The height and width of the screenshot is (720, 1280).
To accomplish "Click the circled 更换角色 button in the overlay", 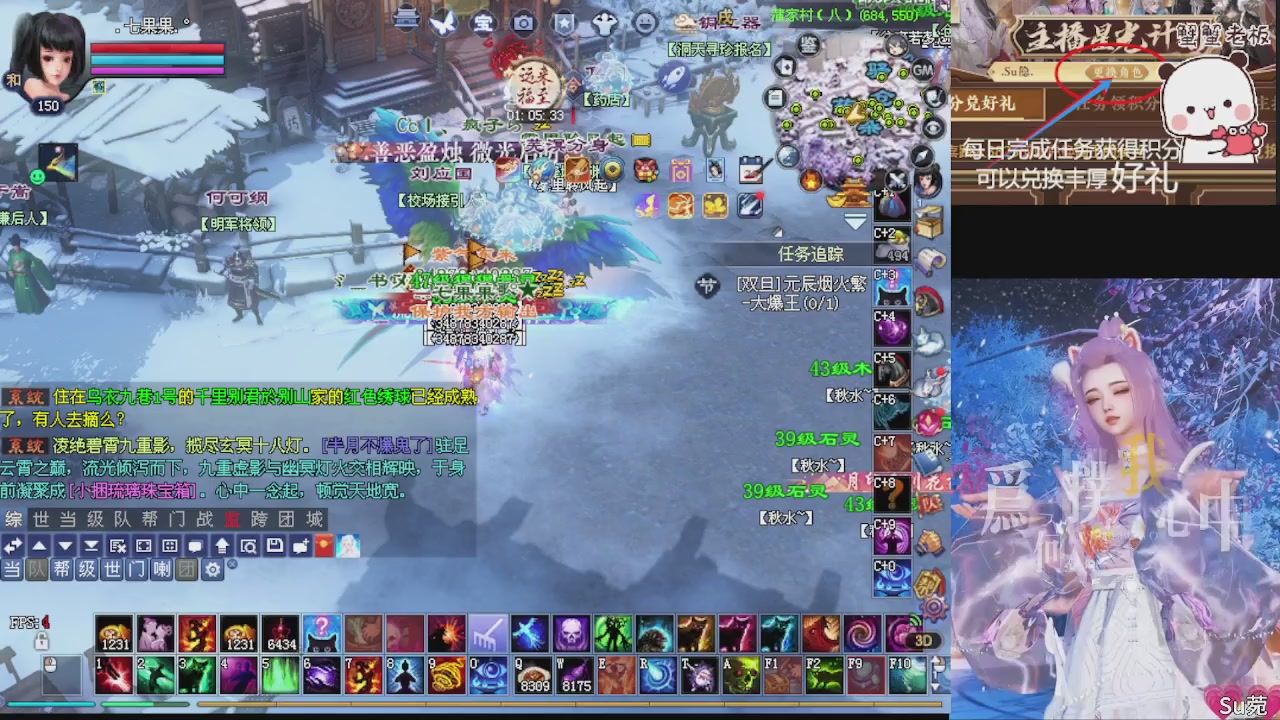I will [x=1116, y=72].
